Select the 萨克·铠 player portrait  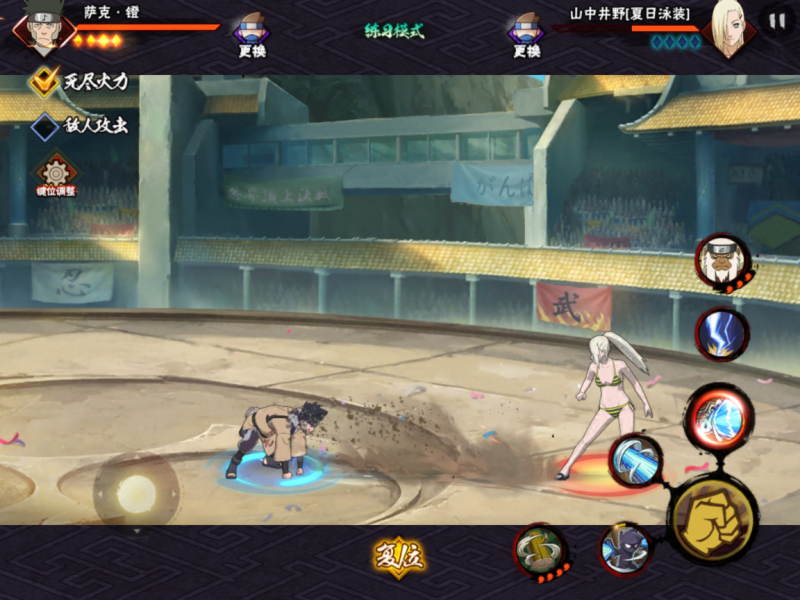point(41,27)
